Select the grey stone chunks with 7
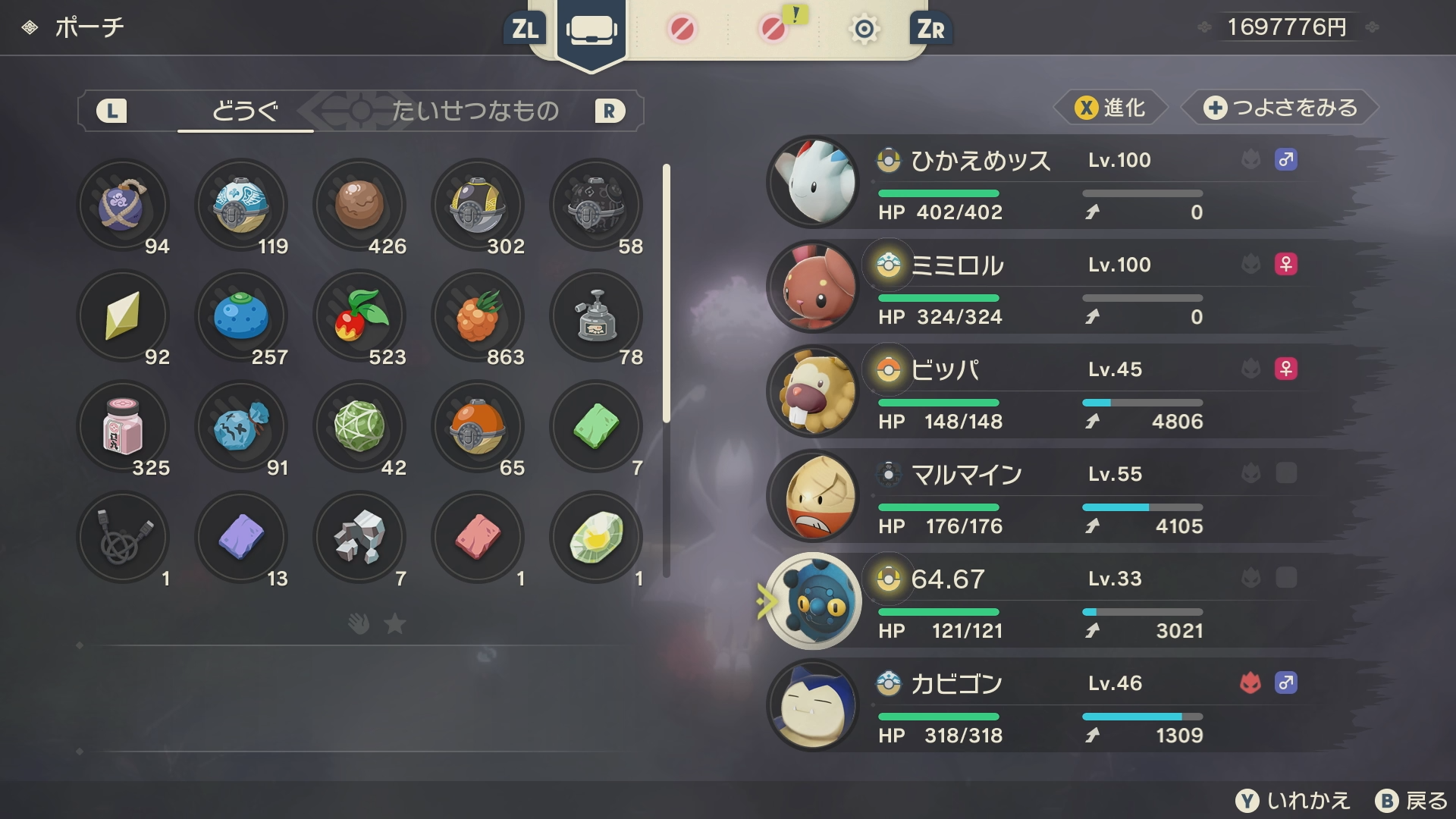 [x=359, y=537]
